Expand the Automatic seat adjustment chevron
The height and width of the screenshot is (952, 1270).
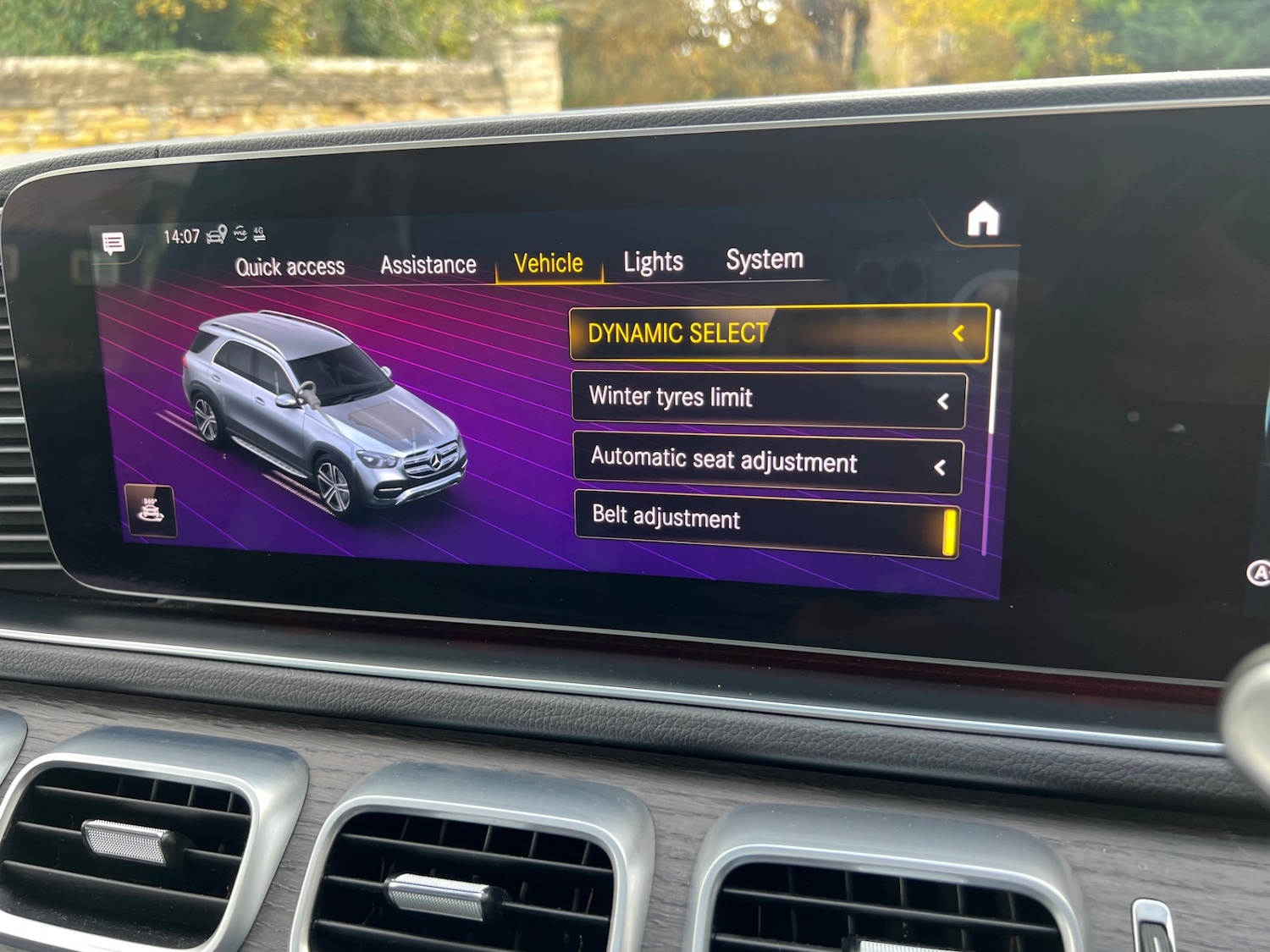[940, 465]
